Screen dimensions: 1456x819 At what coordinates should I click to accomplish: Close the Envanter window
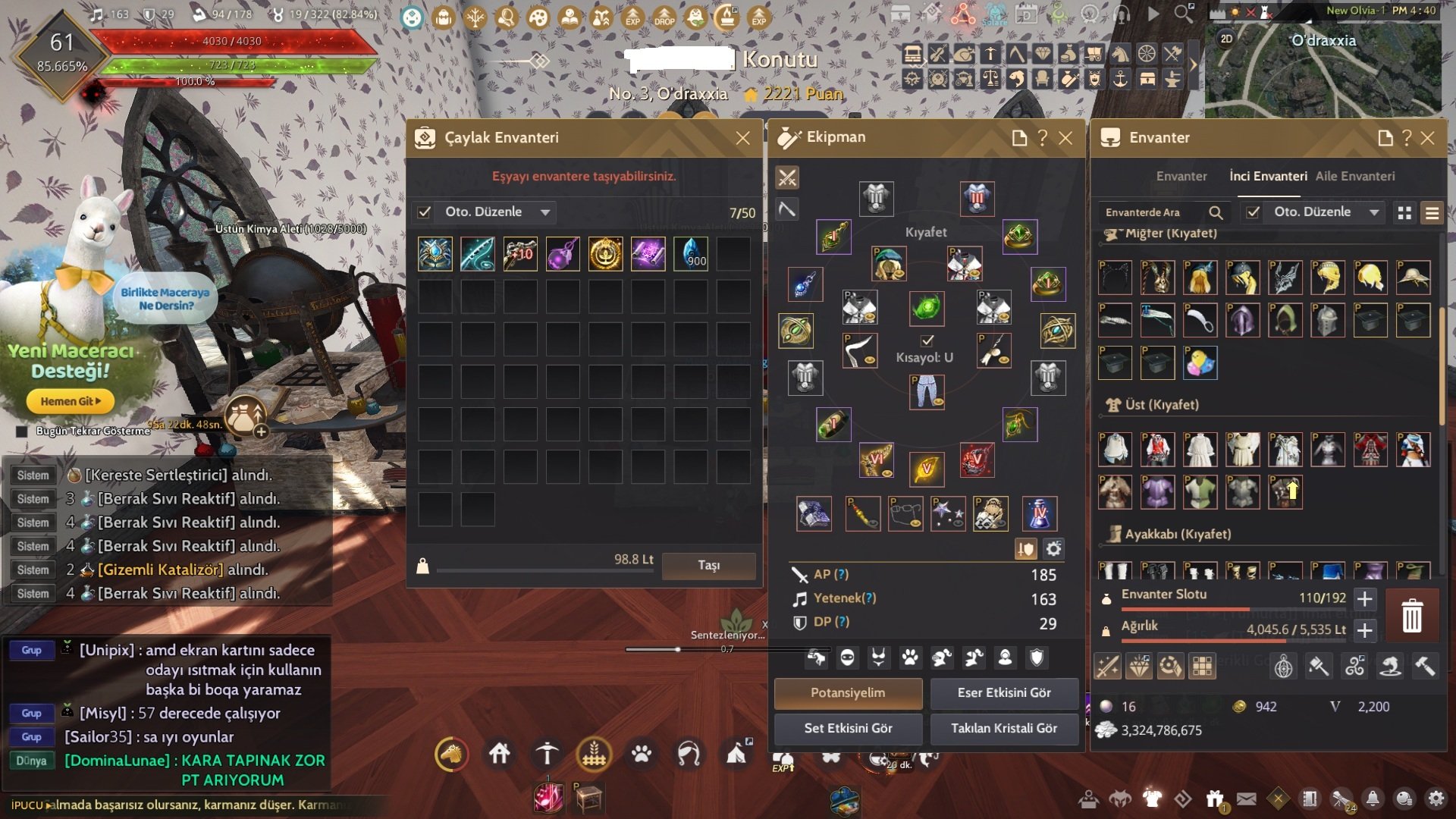coord(1427,138)
